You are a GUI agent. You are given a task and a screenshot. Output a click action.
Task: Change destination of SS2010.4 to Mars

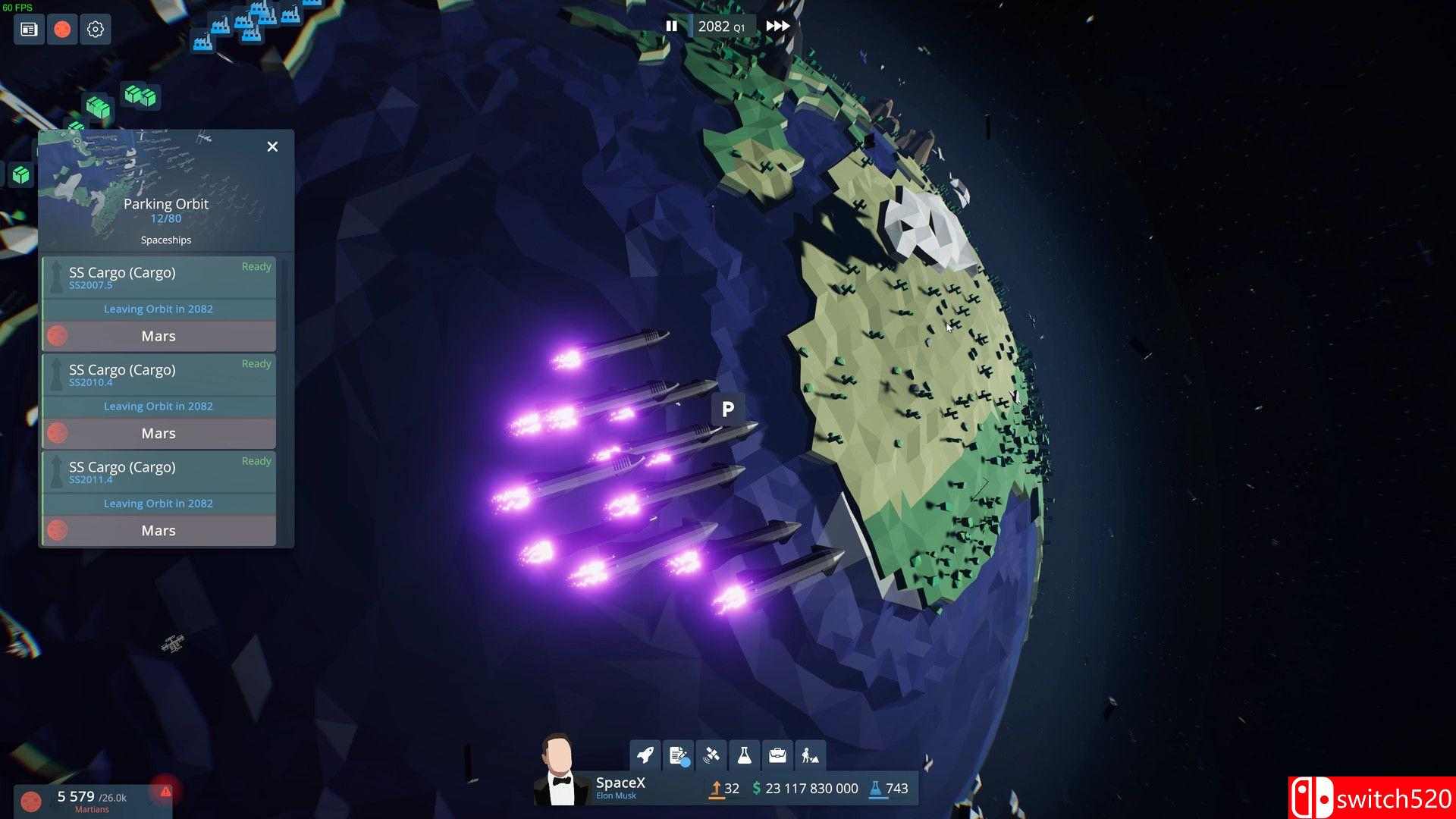(x=158, y=432)
